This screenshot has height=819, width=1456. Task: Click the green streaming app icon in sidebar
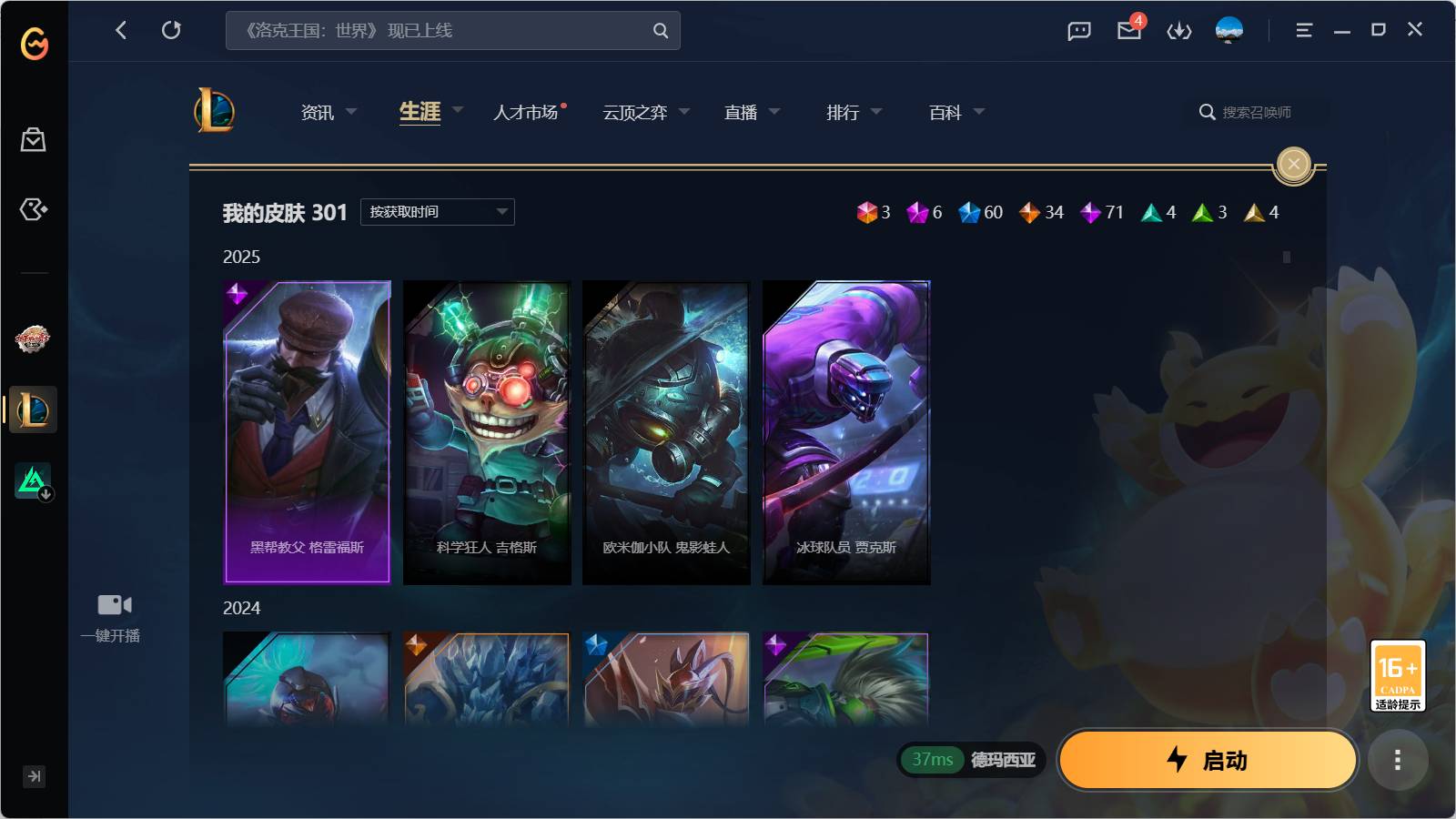[32, 480]
